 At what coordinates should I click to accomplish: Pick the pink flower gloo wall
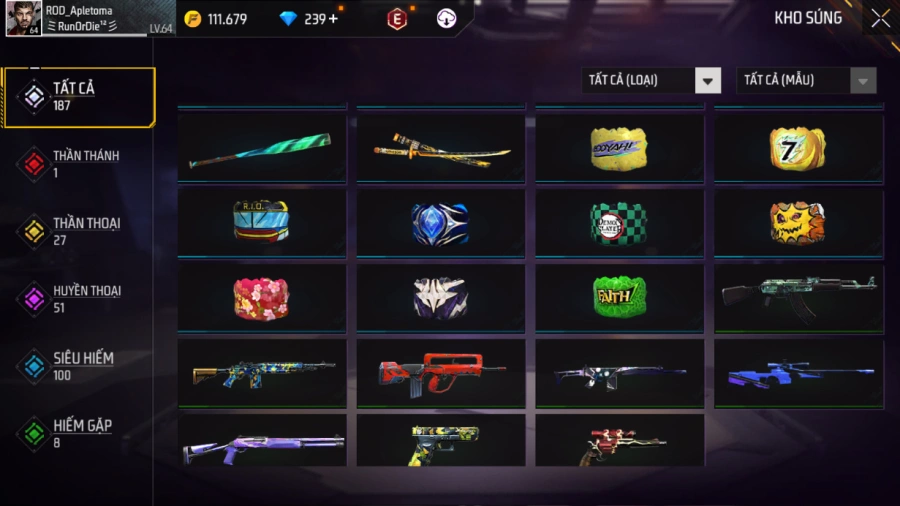pos(262,298)
